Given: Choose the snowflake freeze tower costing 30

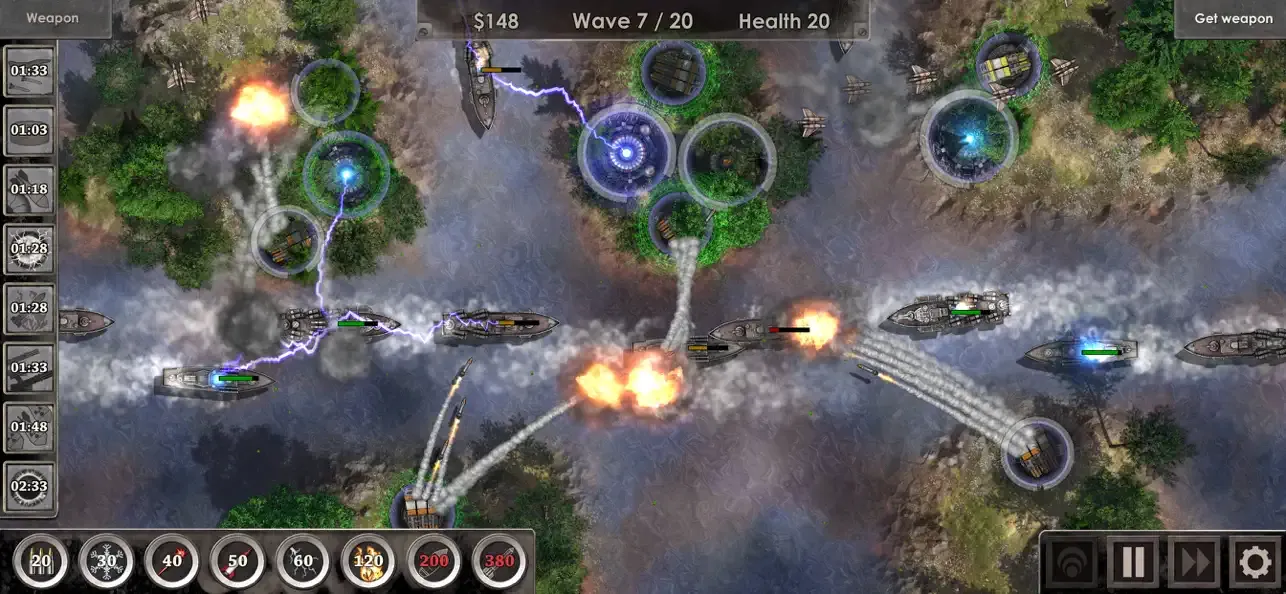Looking at the screenshot, I should pyautogui.click(x=106, y=562).
